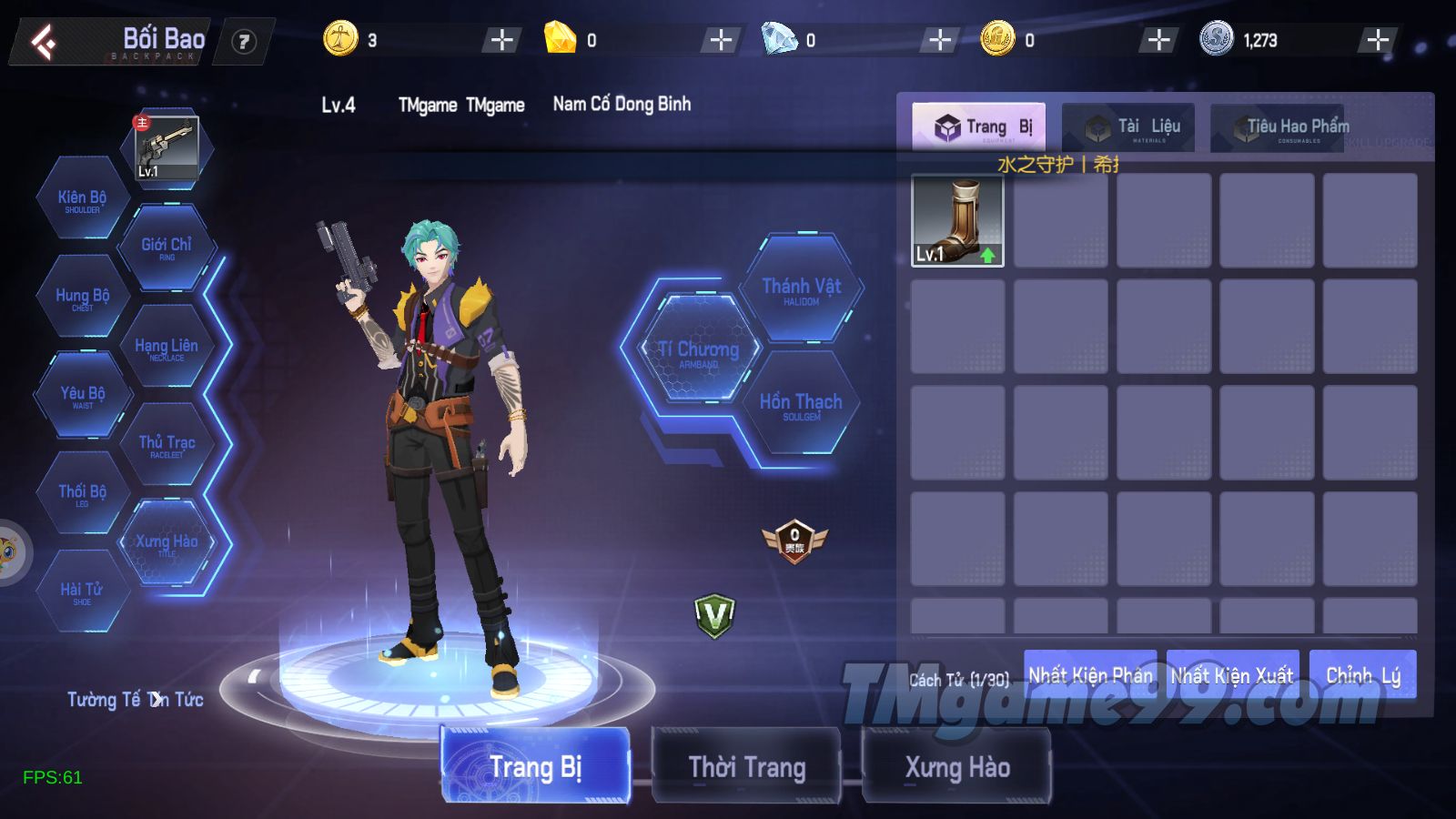
Task: Switch to the Tài Liệu materials tab
Action: pos(1135,127)
